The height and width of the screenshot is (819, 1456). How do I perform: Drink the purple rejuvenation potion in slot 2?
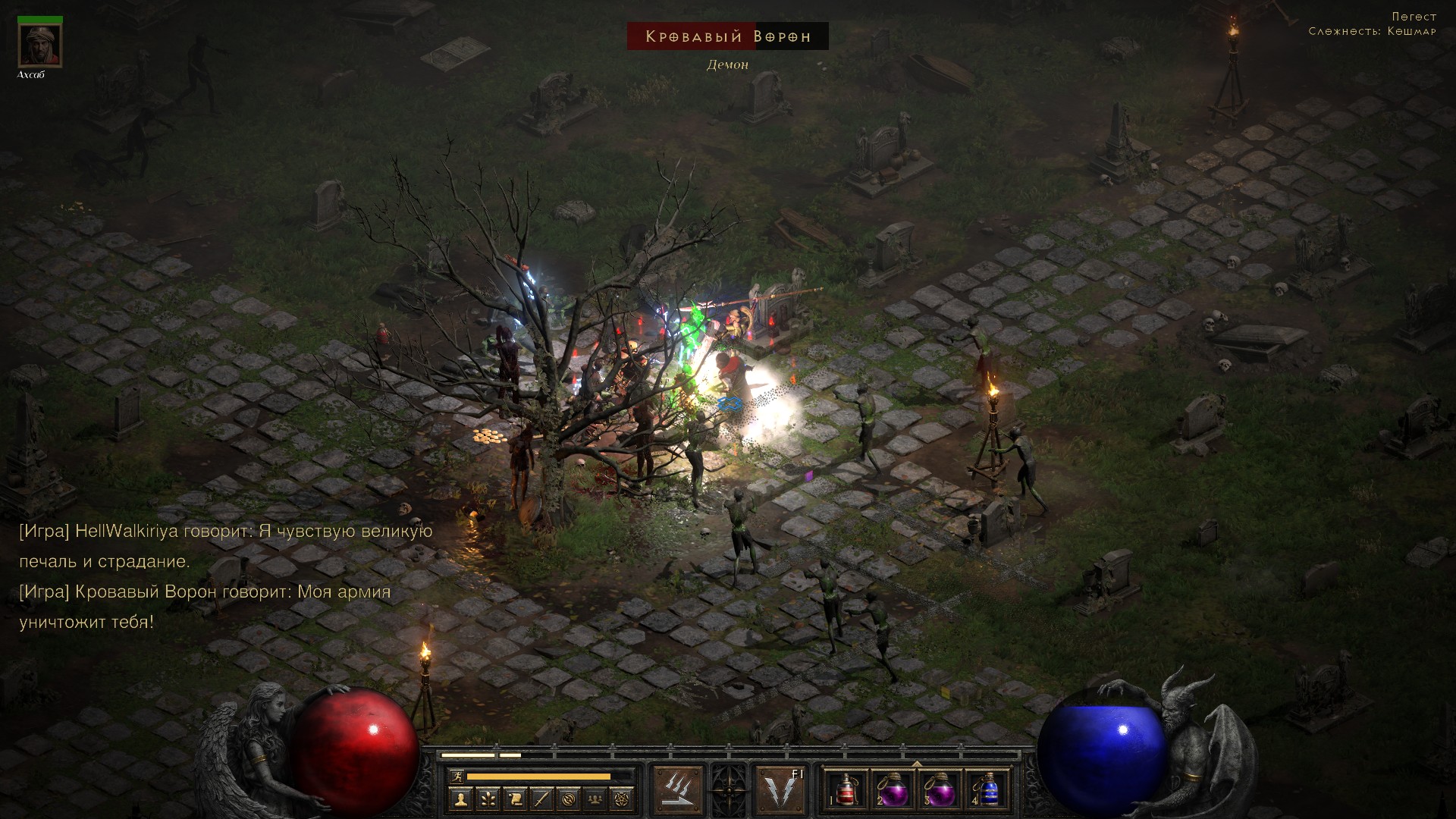point(894,790)
